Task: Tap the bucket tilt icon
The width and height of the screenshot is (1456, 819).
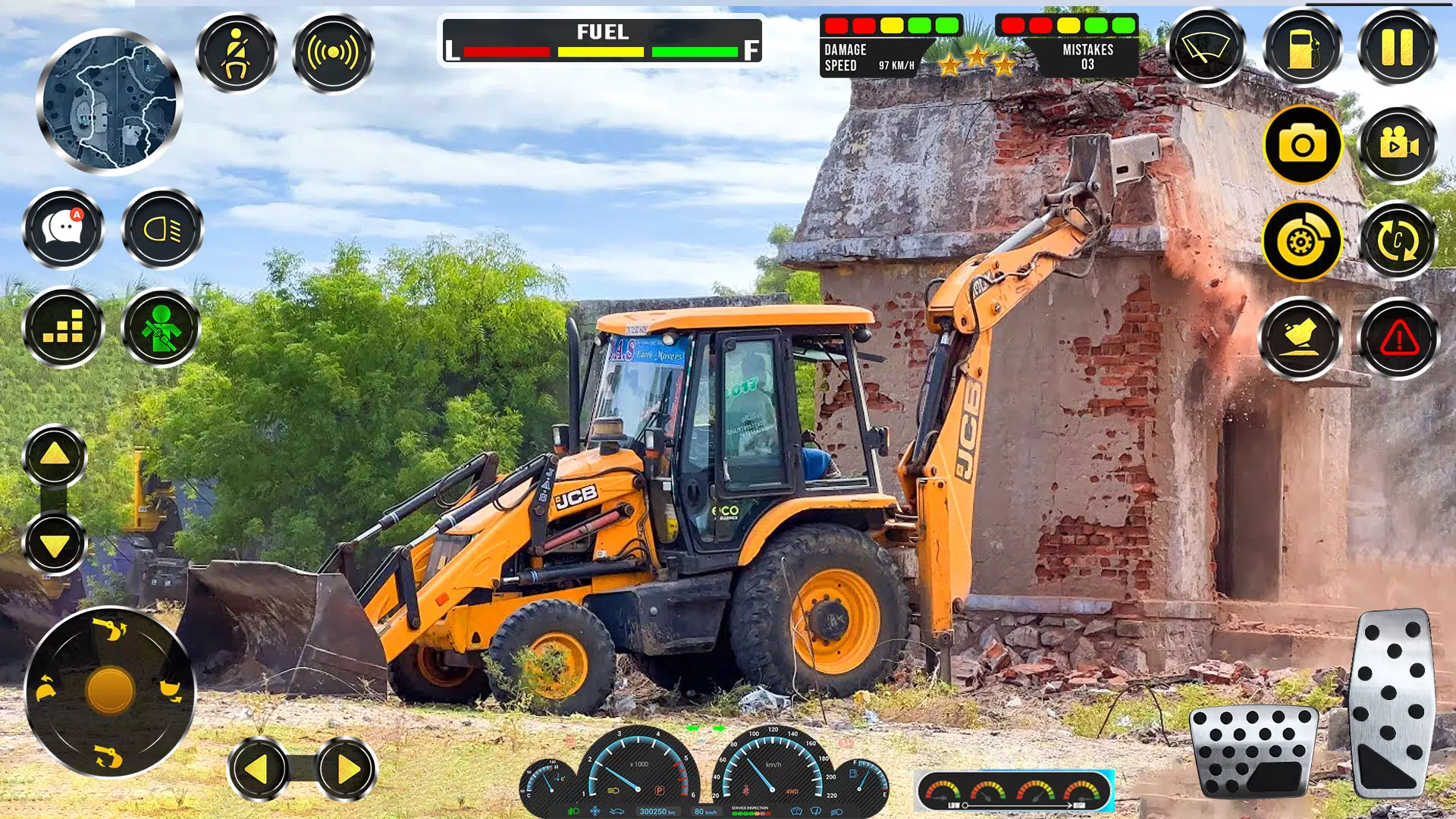Action: point(1300,338)
